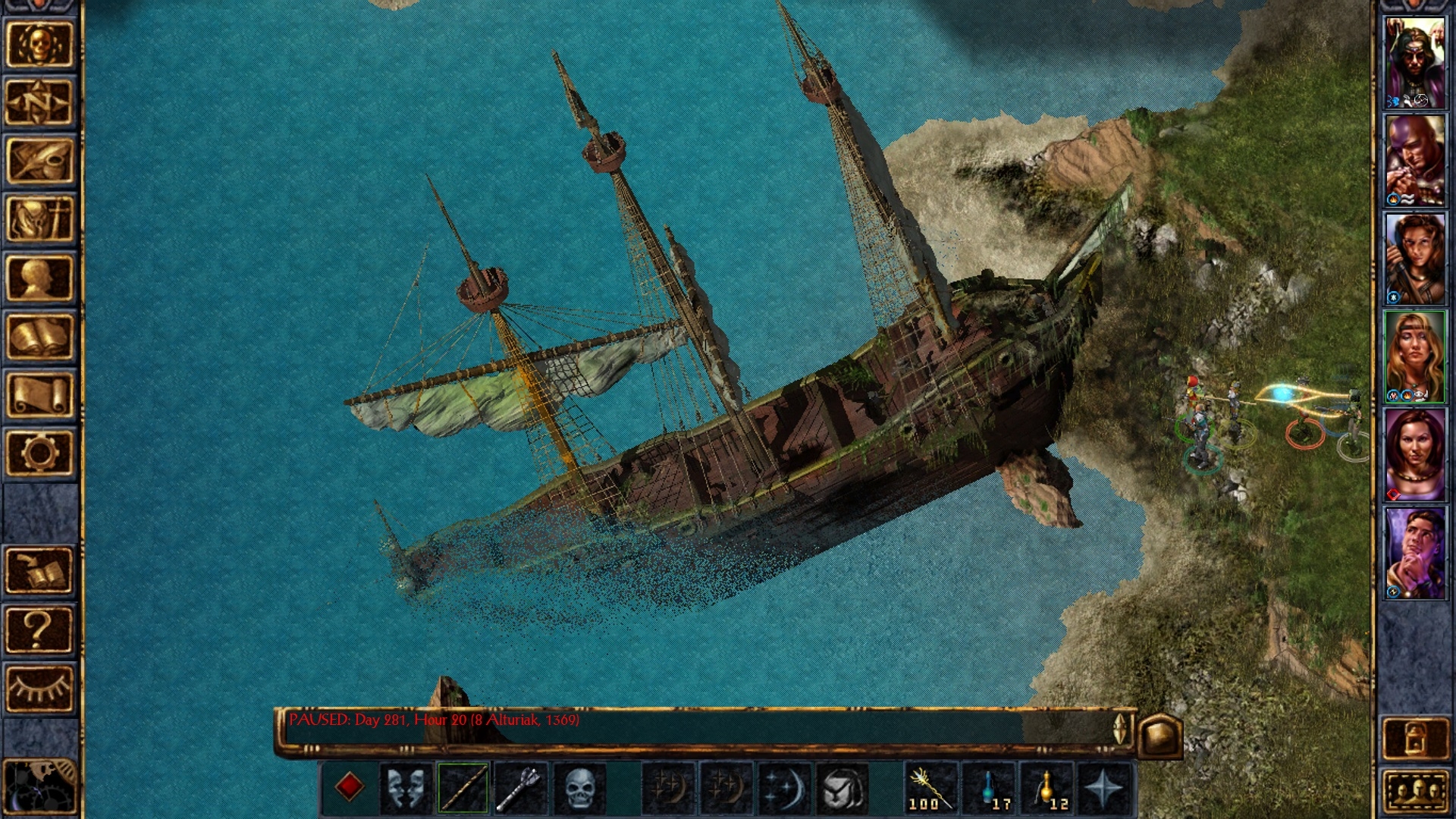Open the area map with compass button
This screenshot has width=1456, height=819.
pos(39,102)
